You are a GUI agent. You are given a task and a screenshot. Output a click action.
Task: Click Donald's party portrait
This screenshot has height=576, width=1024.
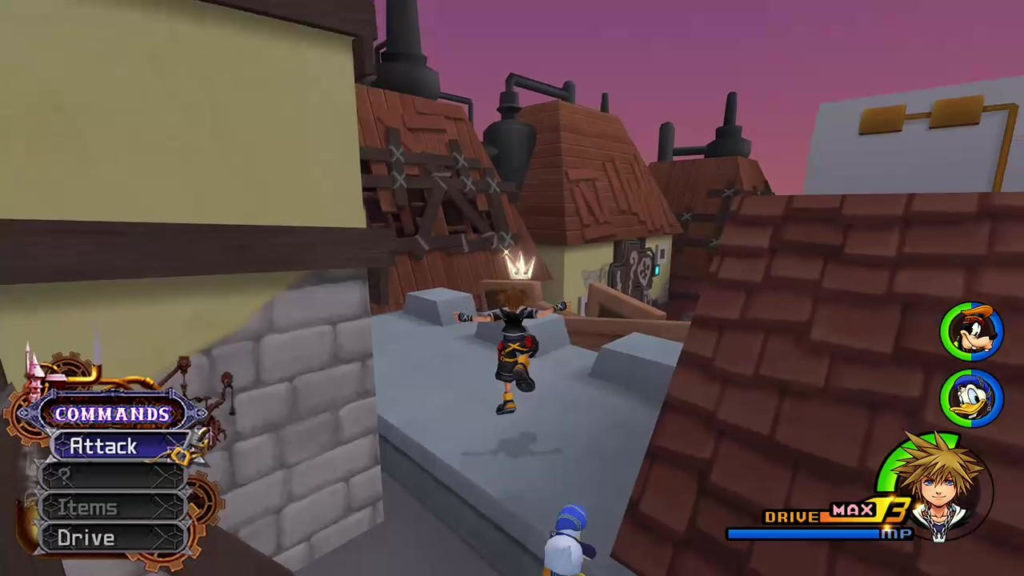[x=971, y=397]
